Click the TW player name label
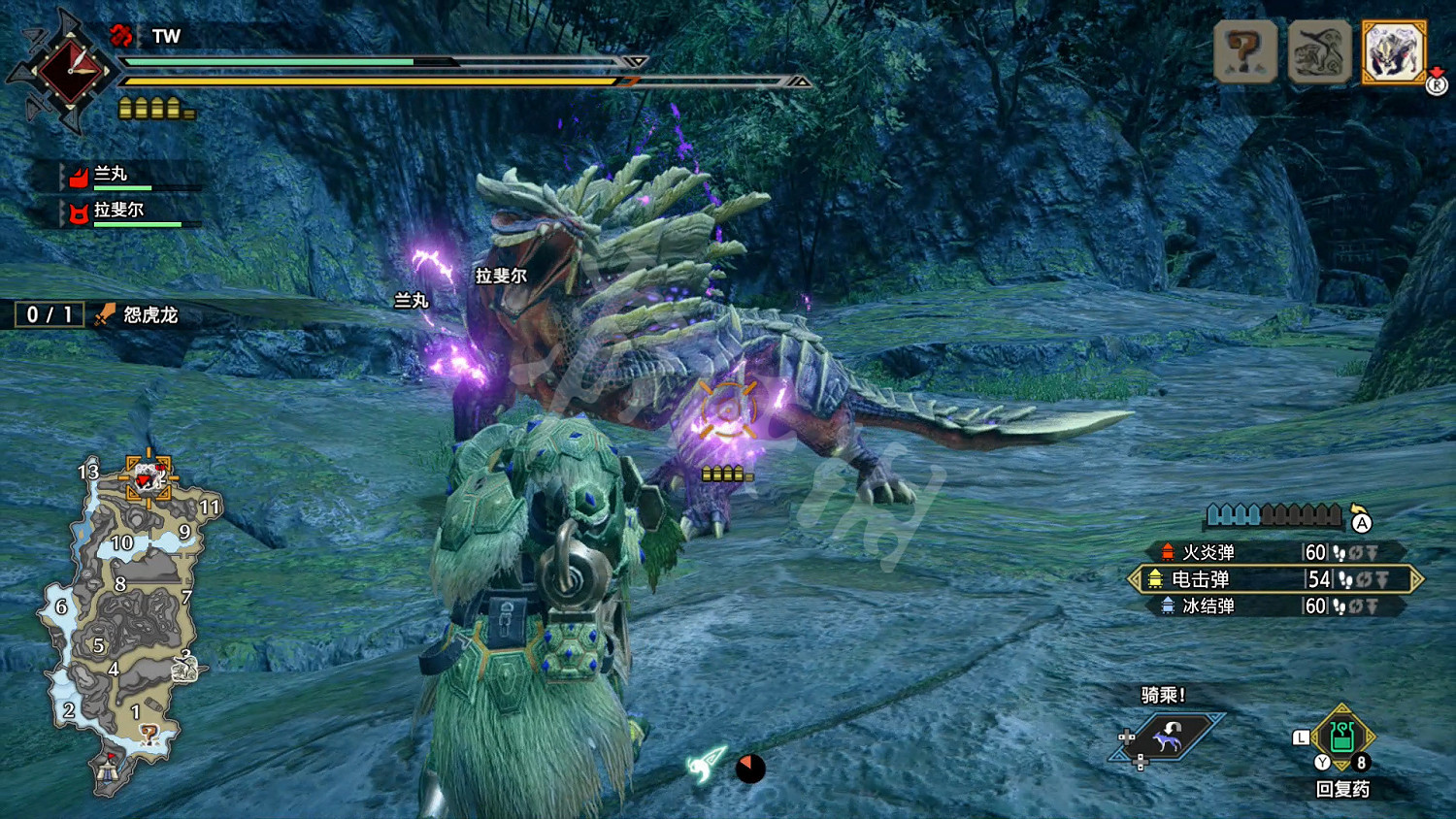Screen dimensions: 1456x819 coord(165,35)
